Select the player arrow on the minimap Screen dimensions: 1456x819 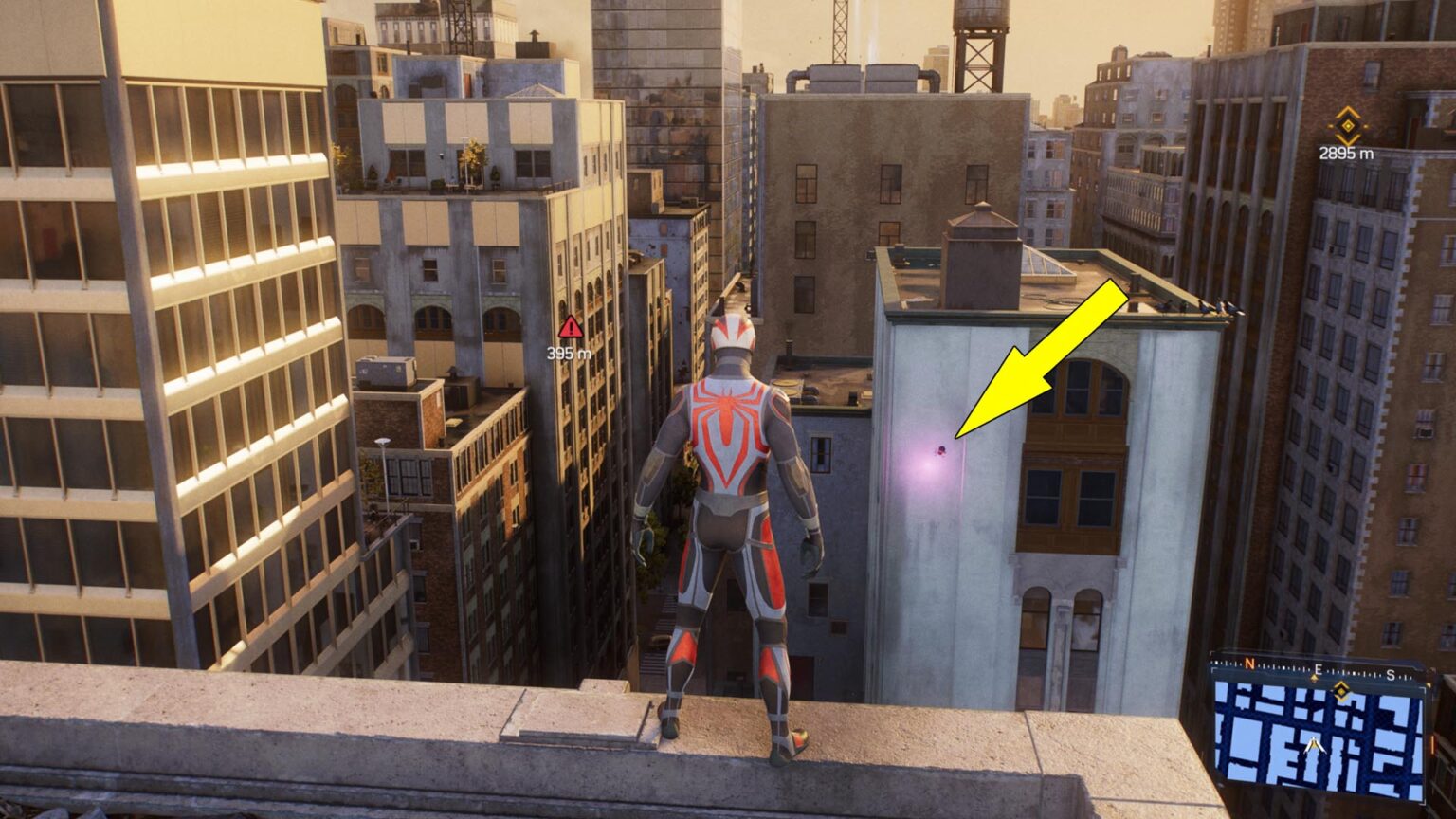(1314, 745)
